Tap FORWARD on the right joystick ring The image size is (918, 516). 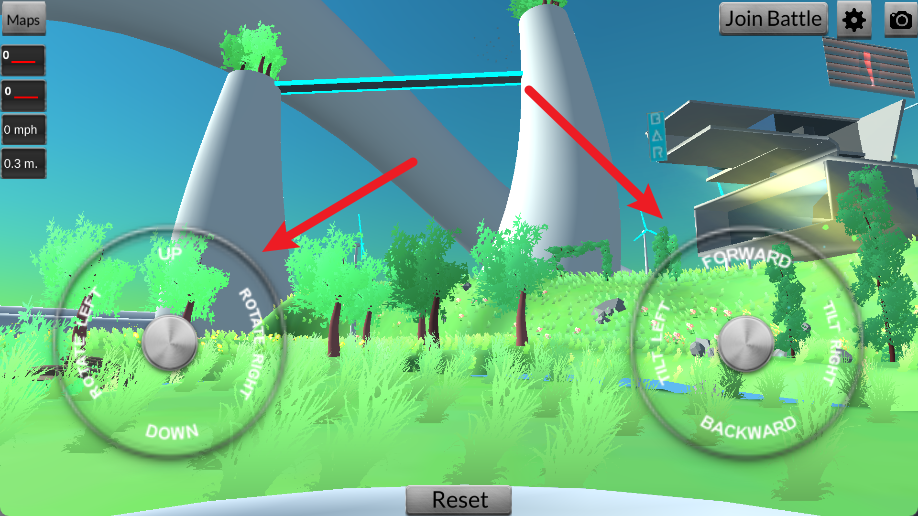[746, 259]
